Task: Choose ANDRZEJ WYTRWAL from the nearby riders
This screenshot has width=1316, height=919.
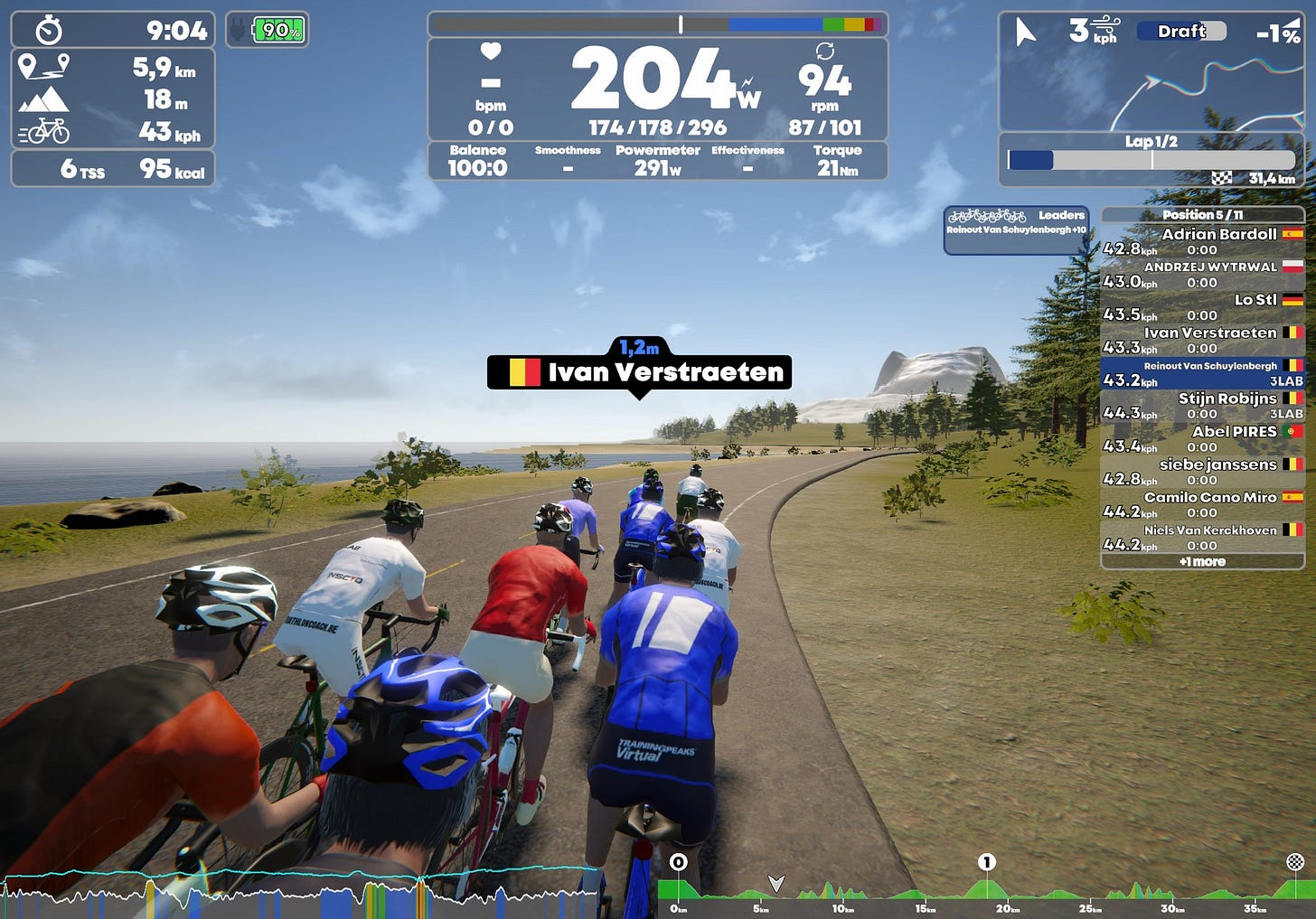Action: (x=1202, y=274)
